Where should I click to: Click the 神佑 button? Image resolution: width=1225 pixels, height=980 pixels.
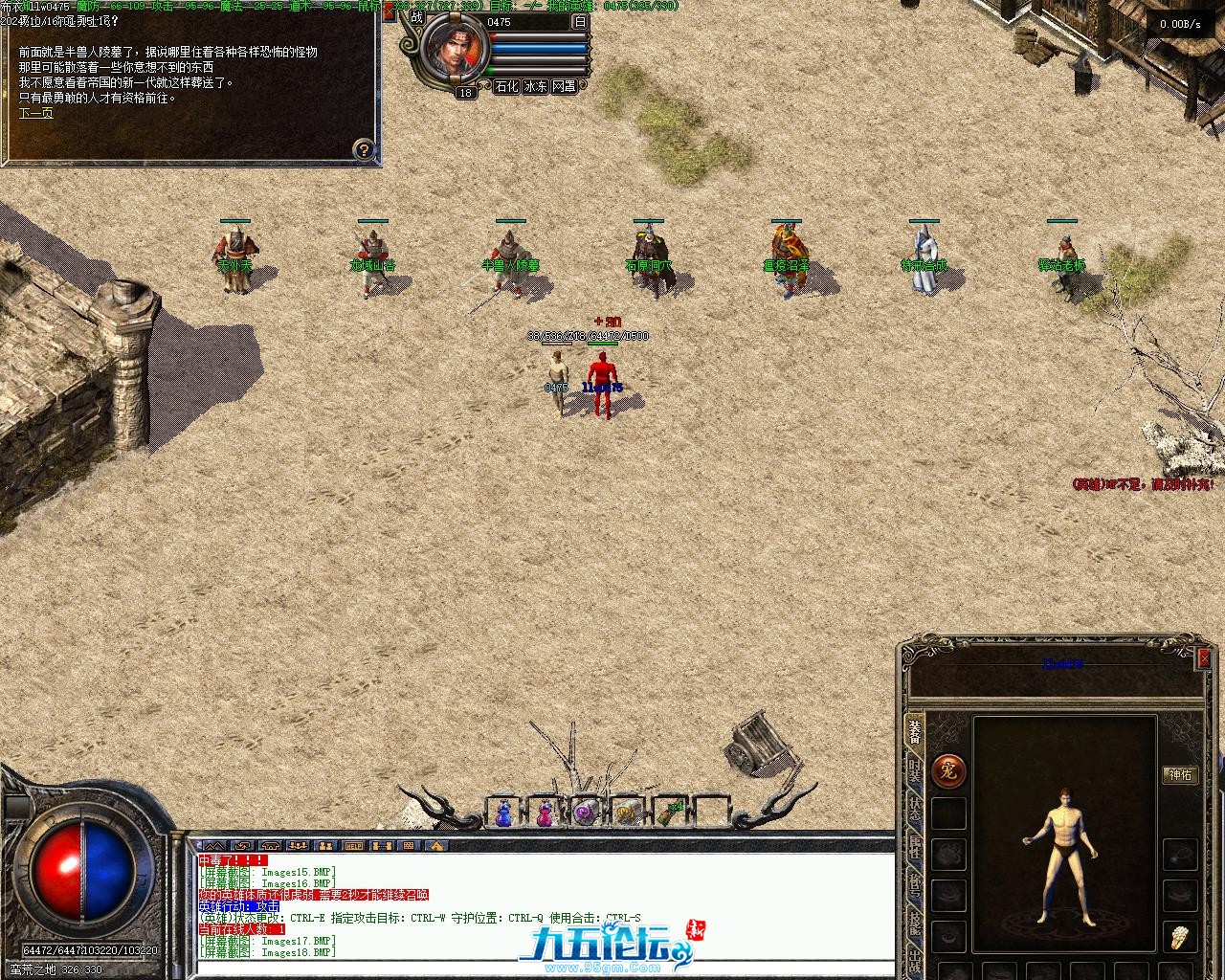(1181, 774)
